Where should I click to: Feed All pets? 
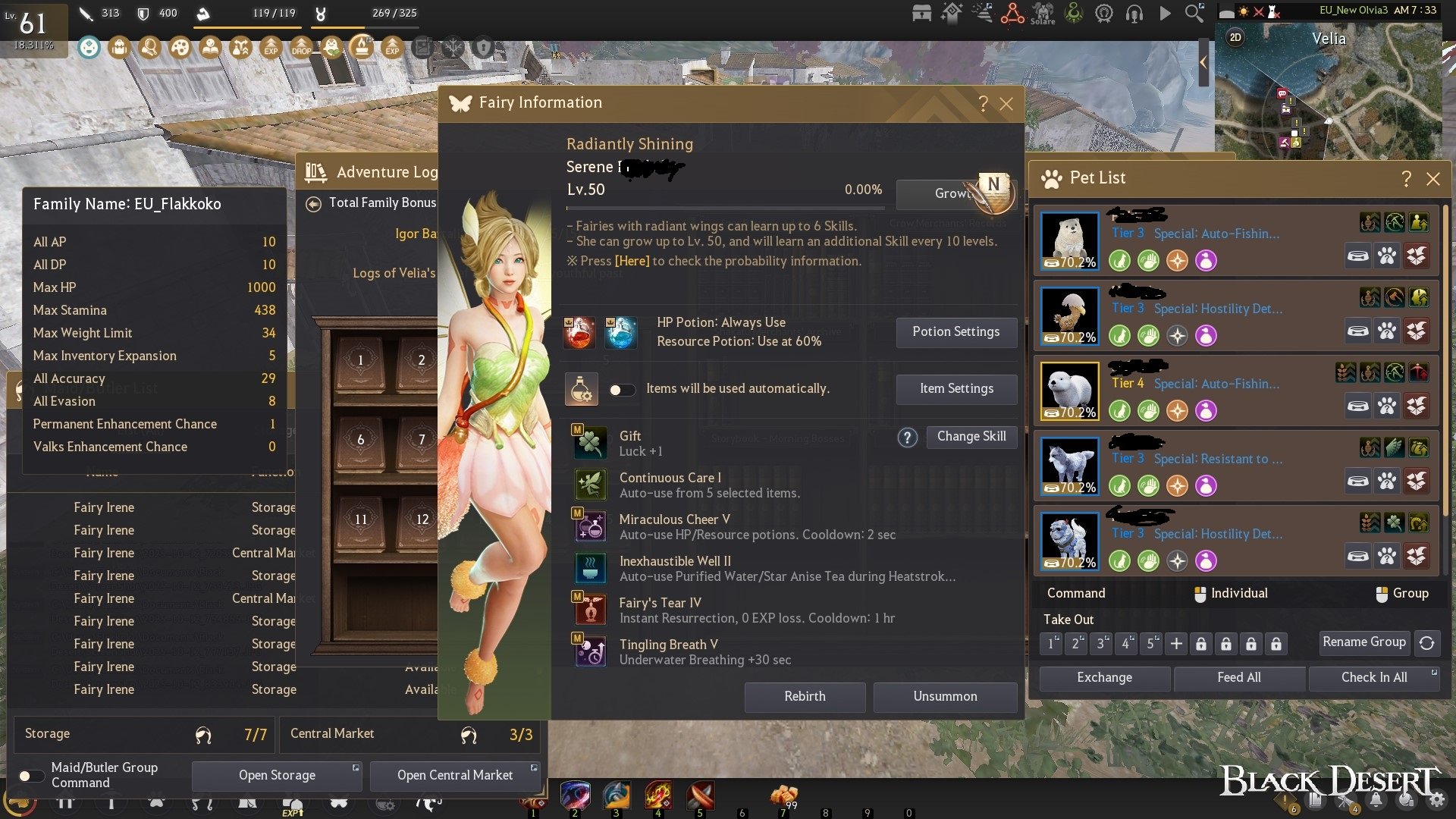[1238, 678]
